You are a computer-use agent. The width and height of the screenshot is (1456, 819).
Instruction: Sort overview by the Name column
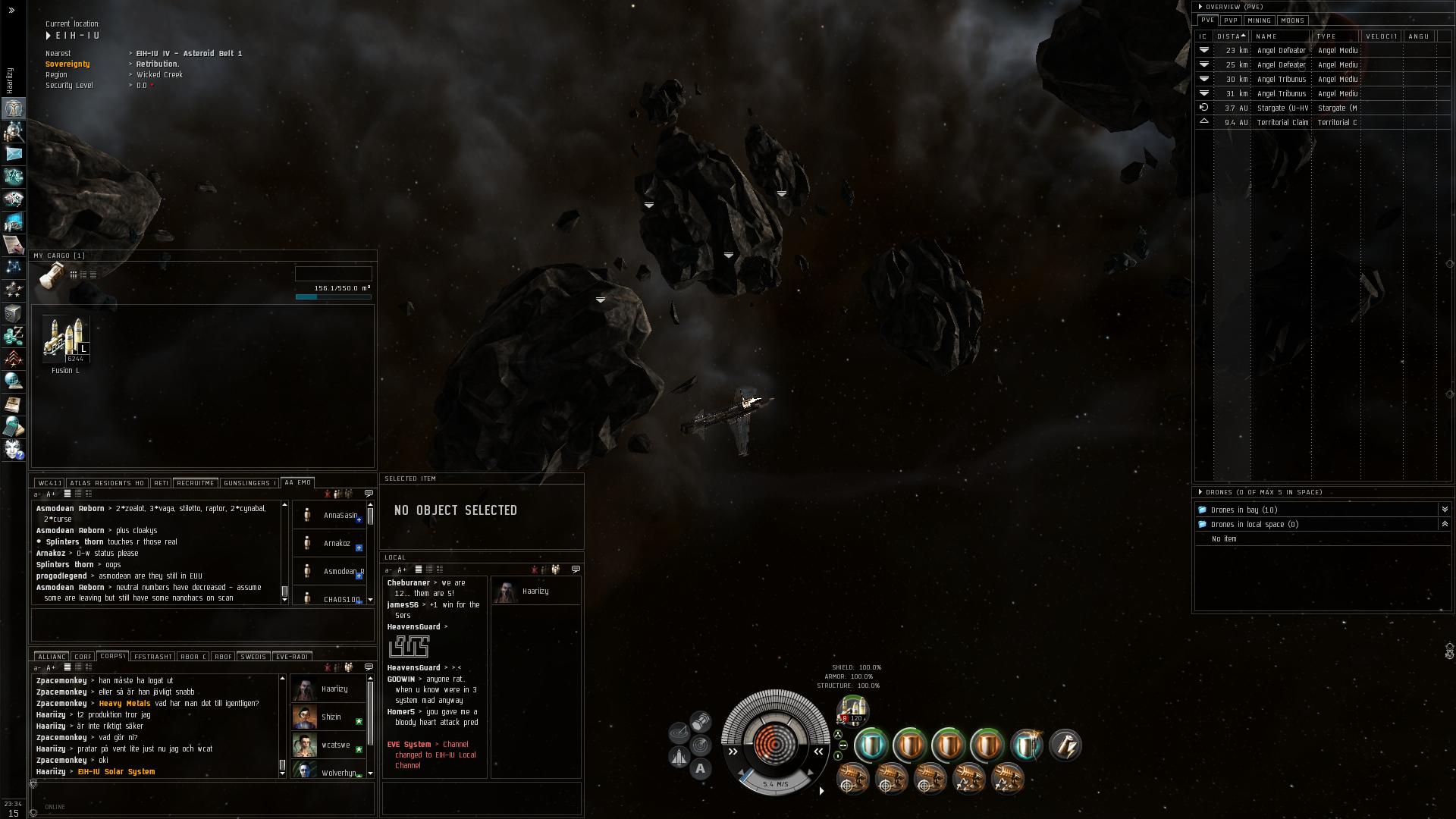[1279, 36]
